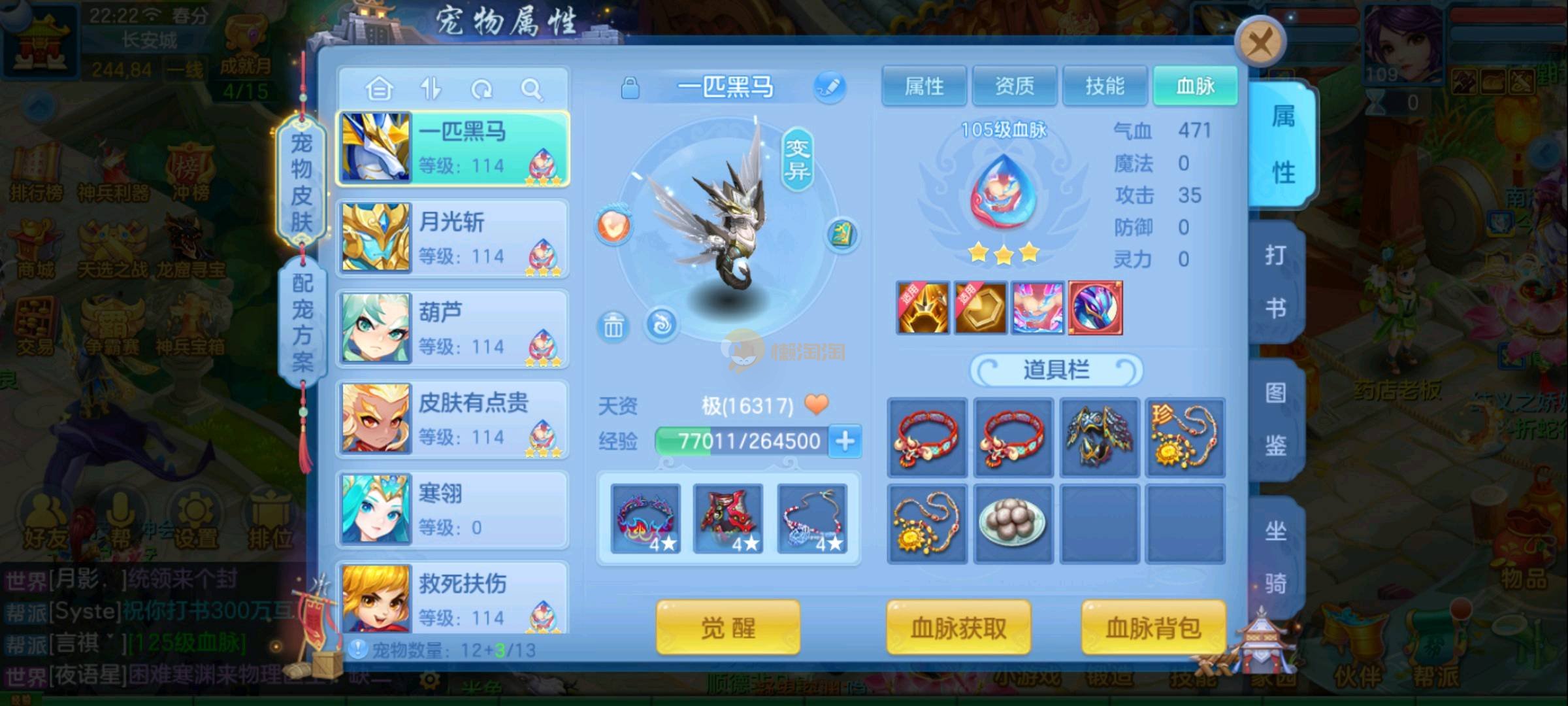This screenshot has height=706, width=1568.
Task: Rename the pet with the pencil icon
Action: (830, 87)
